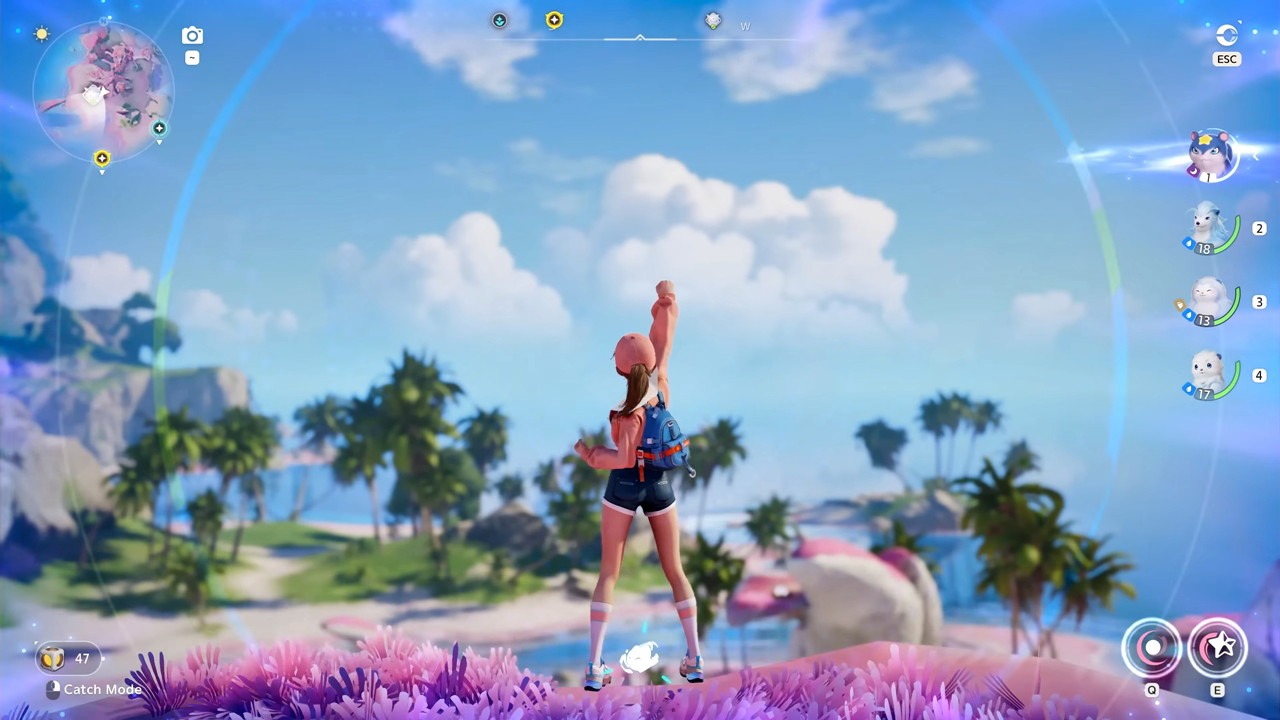The width and height of the screenshot is (1280, 720).
Task: Select the white creature icon beside the W marker
Action: [713, 20]
